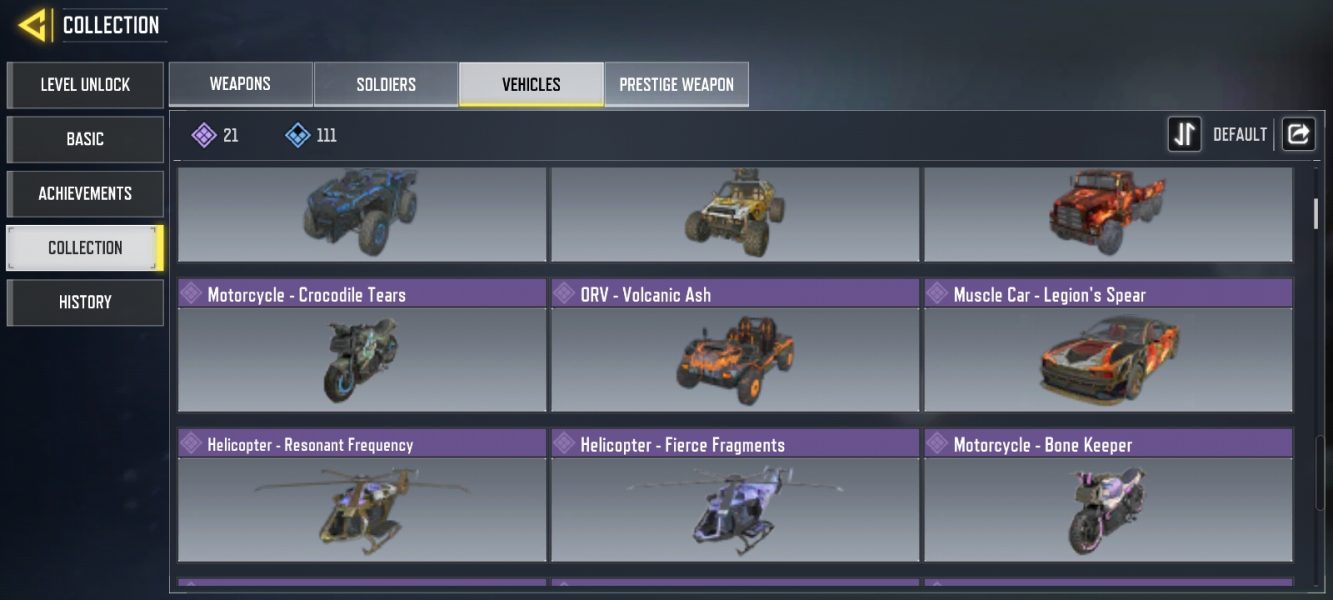Select the Vehicles tab
This screenshot has height=600, width=1333.
coord(531,84)
